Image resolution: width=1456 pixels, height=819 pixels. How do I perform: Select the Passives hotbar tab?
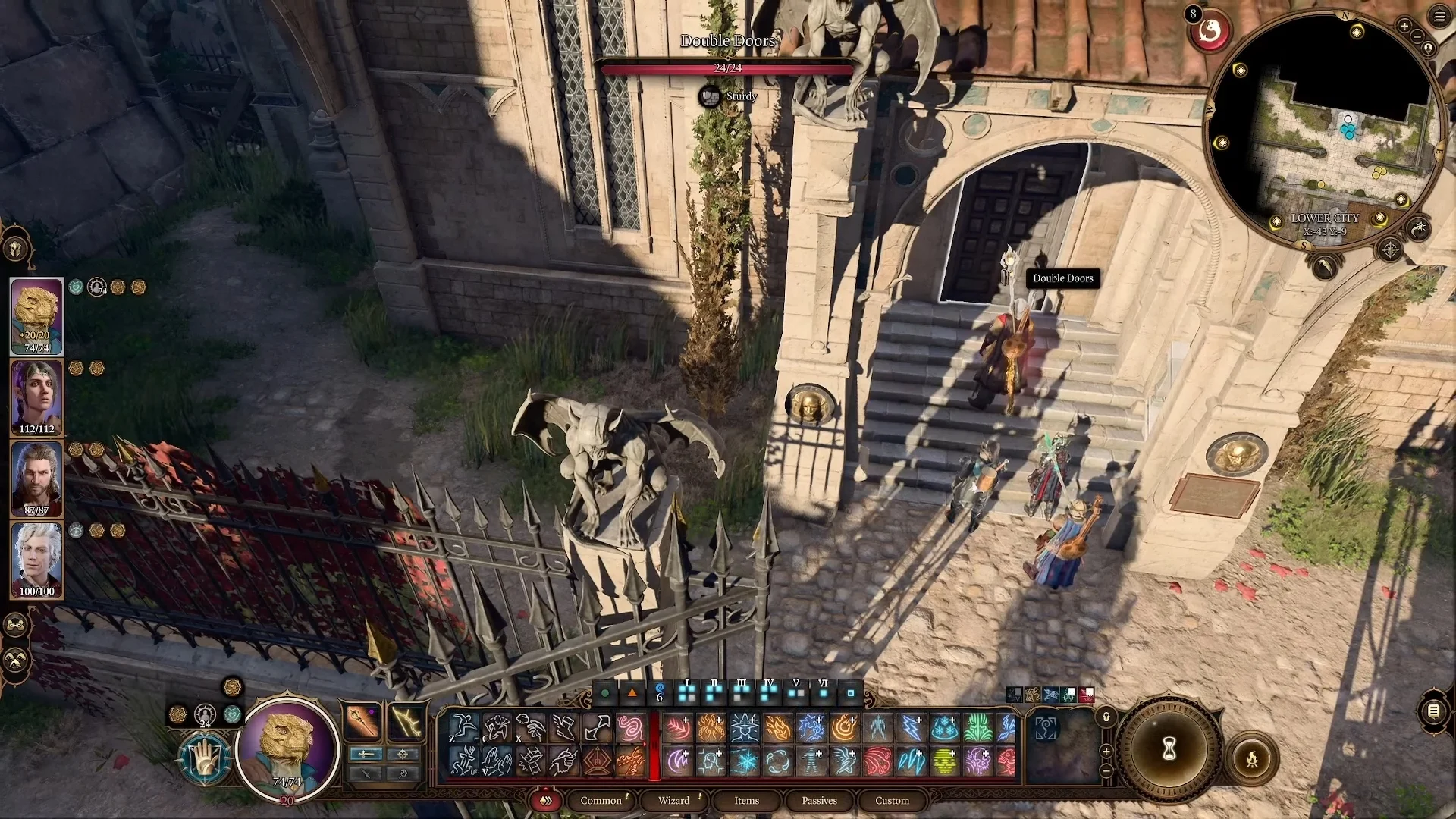coord(819,801)
